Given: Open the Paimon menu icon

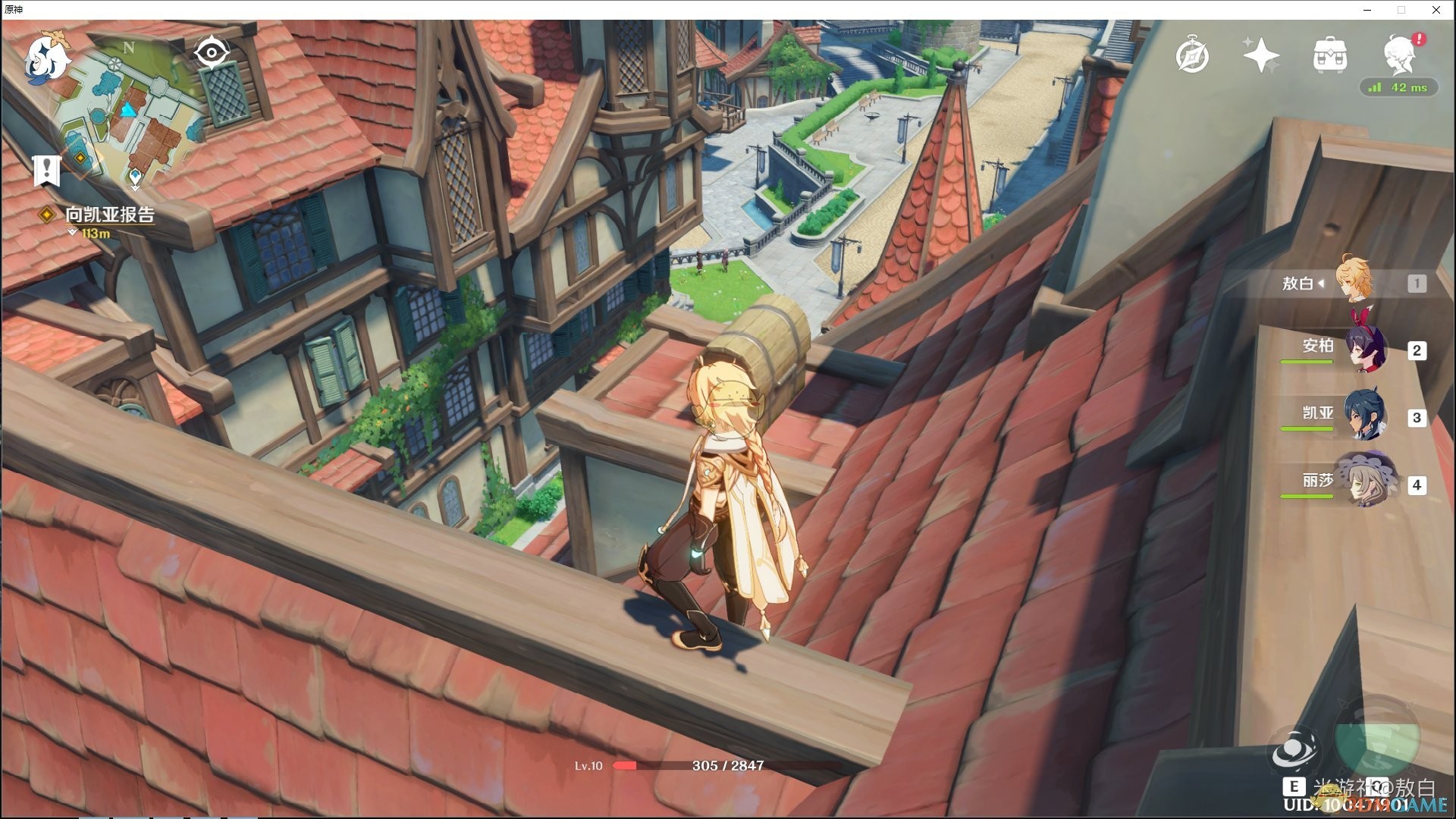Looking at the screenshot, I should click(x=45, y=58).
